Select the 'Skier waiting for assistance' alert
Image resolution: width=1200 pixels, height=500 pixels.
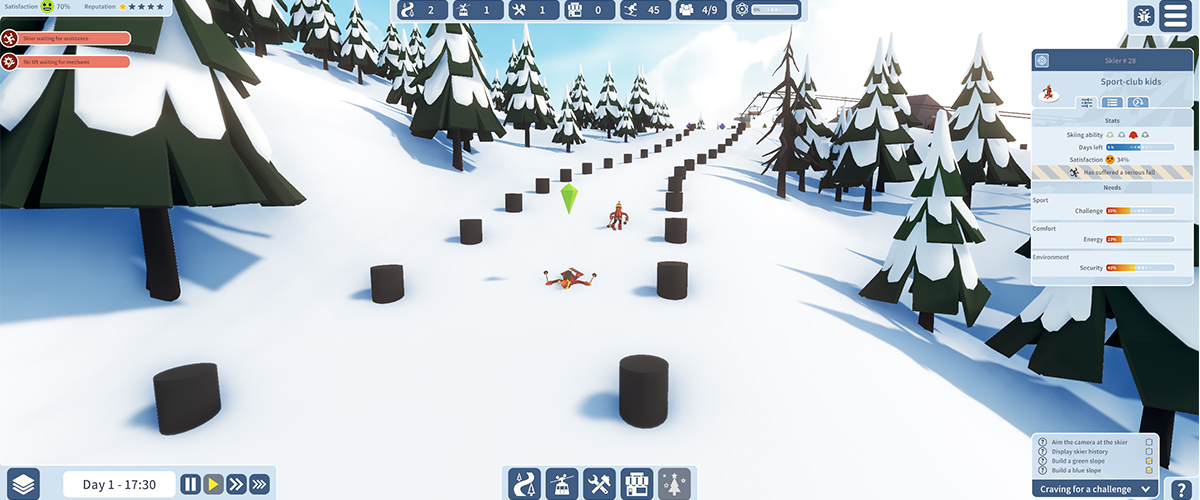[x=66, y=39]
